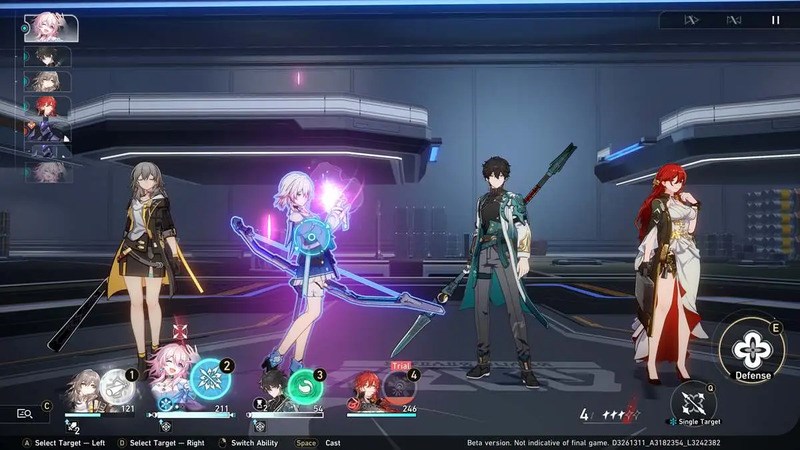Select the pink-haired portrait in turn order
This screenshot has height=450, width=800.
point(52,28)
